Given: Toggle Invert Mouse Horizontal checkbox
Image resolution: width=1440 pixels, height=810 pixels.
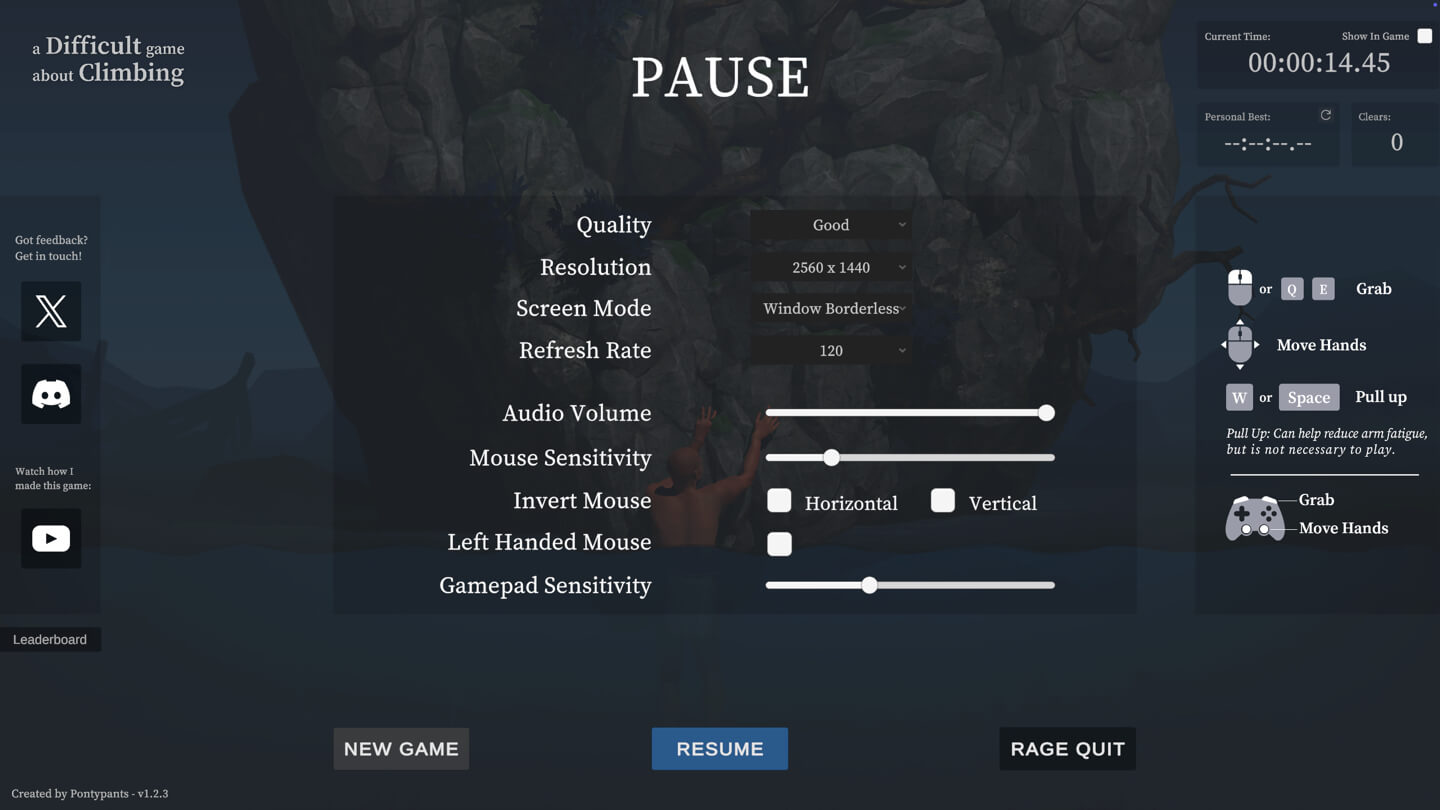Looking at the screenshot, I should tap(779, 501).
